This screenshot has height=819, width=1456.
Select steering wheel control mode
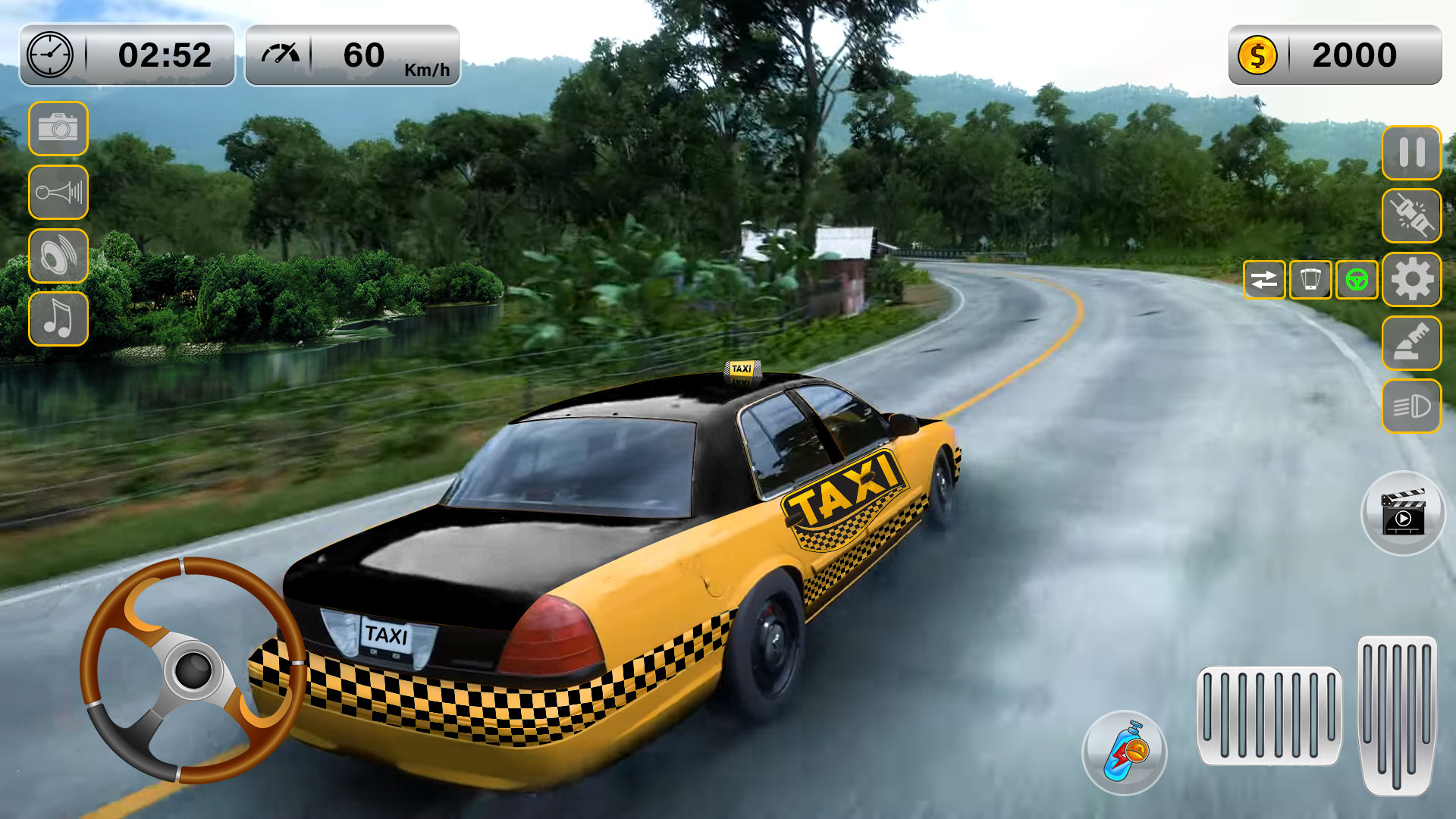click(x=1357, y=279)
